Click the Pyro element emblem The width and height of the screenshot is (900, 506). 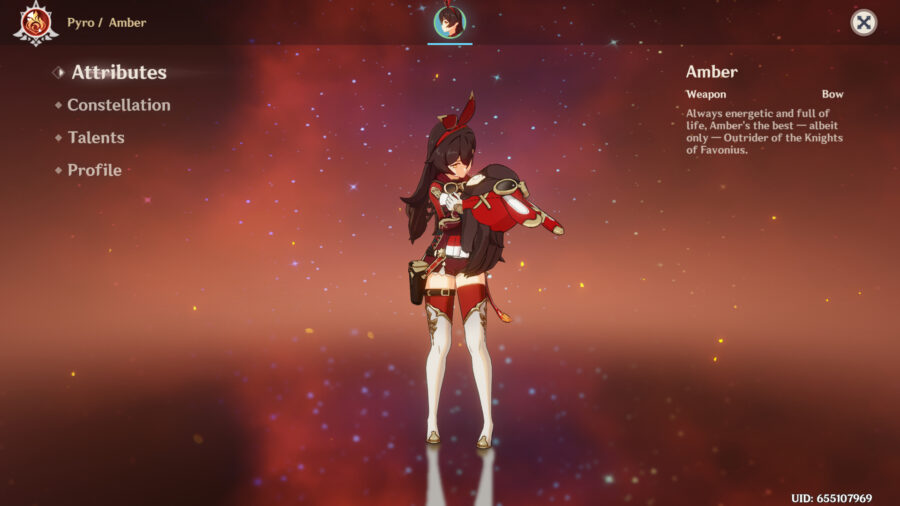coord(35,23)
